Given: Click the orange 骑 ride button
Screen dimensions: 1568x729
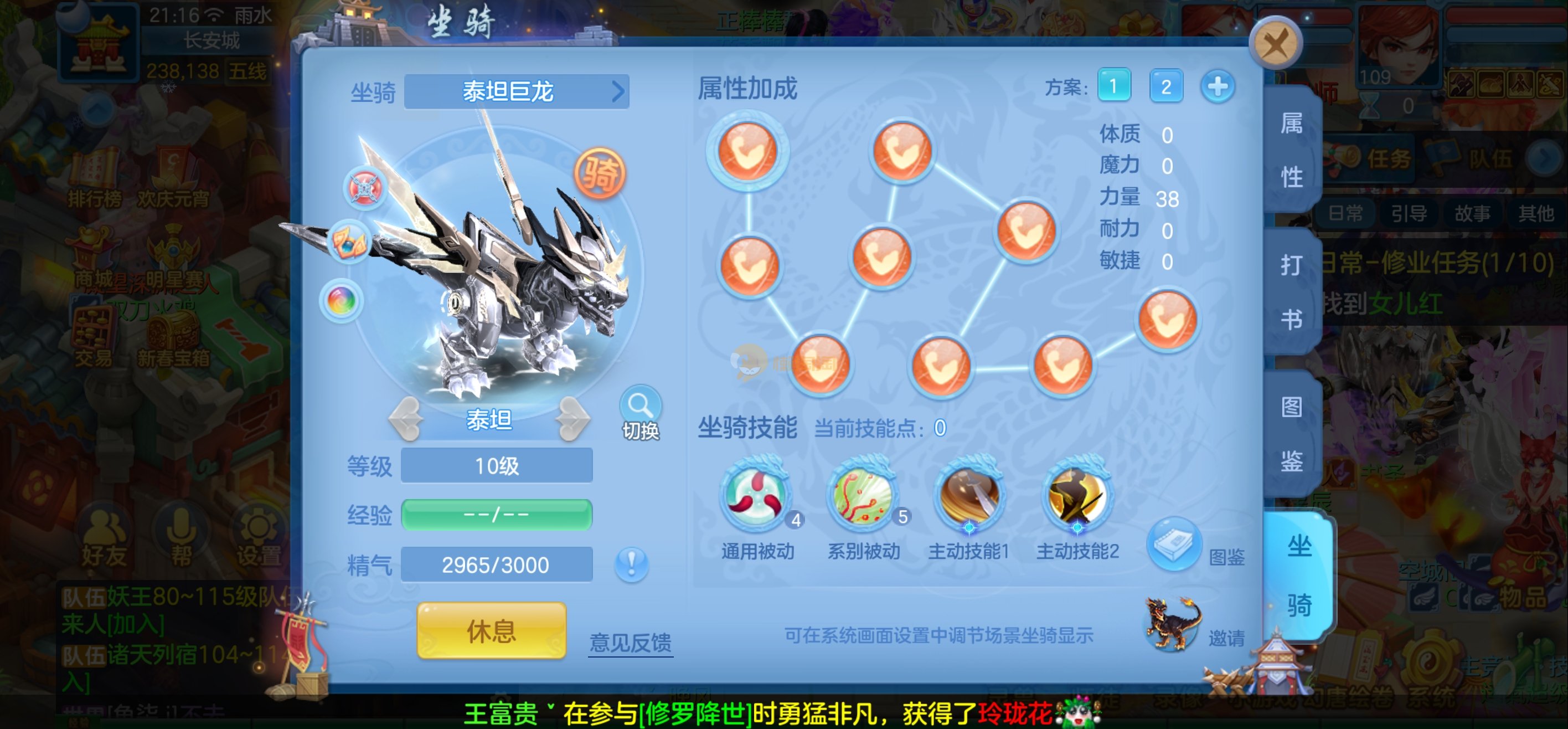Looking at the screenshot, I should point(600,174).
